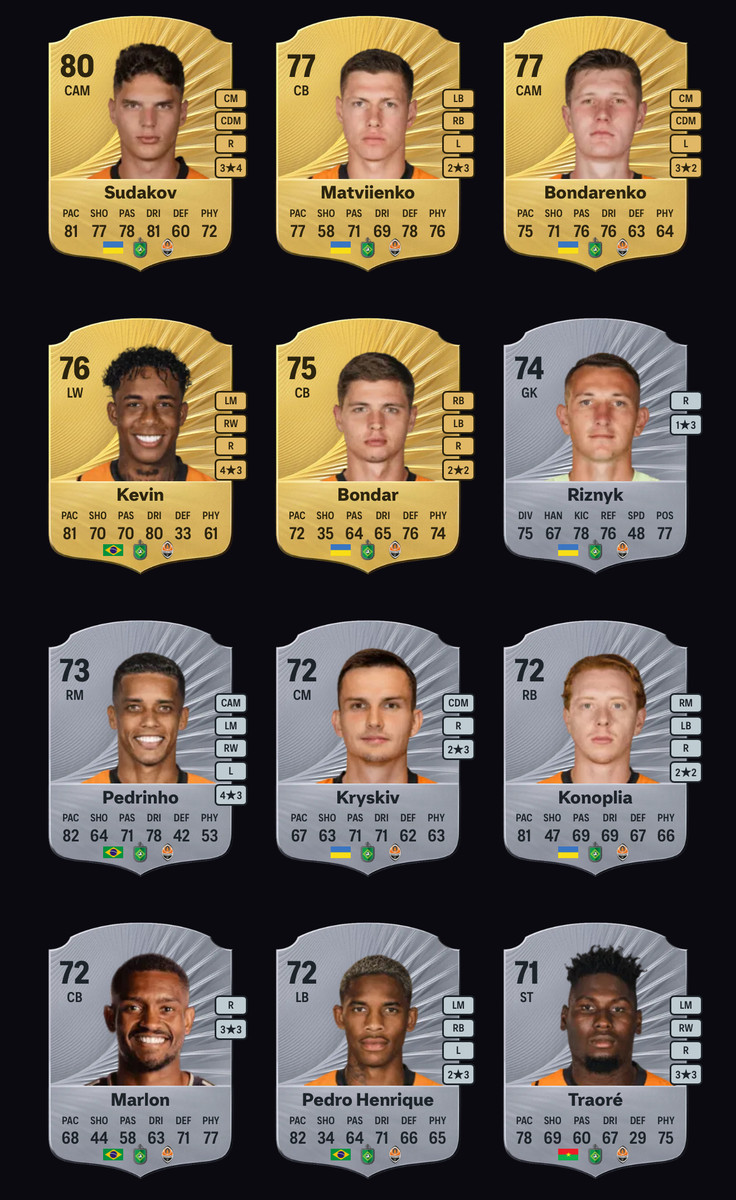This screenshot has height=1200, width=736.
Task: Select the Konoplia player card
Action: [595, 749]
